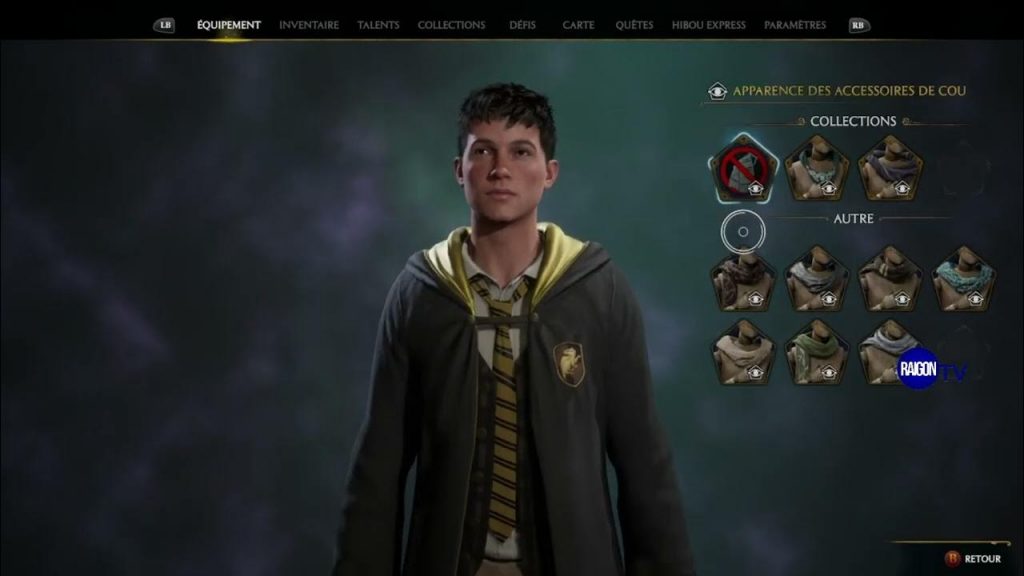This screenshot has height=576, width=1024.
Task: Choose the no-accessory crossed-out slot
Action: 743,169
